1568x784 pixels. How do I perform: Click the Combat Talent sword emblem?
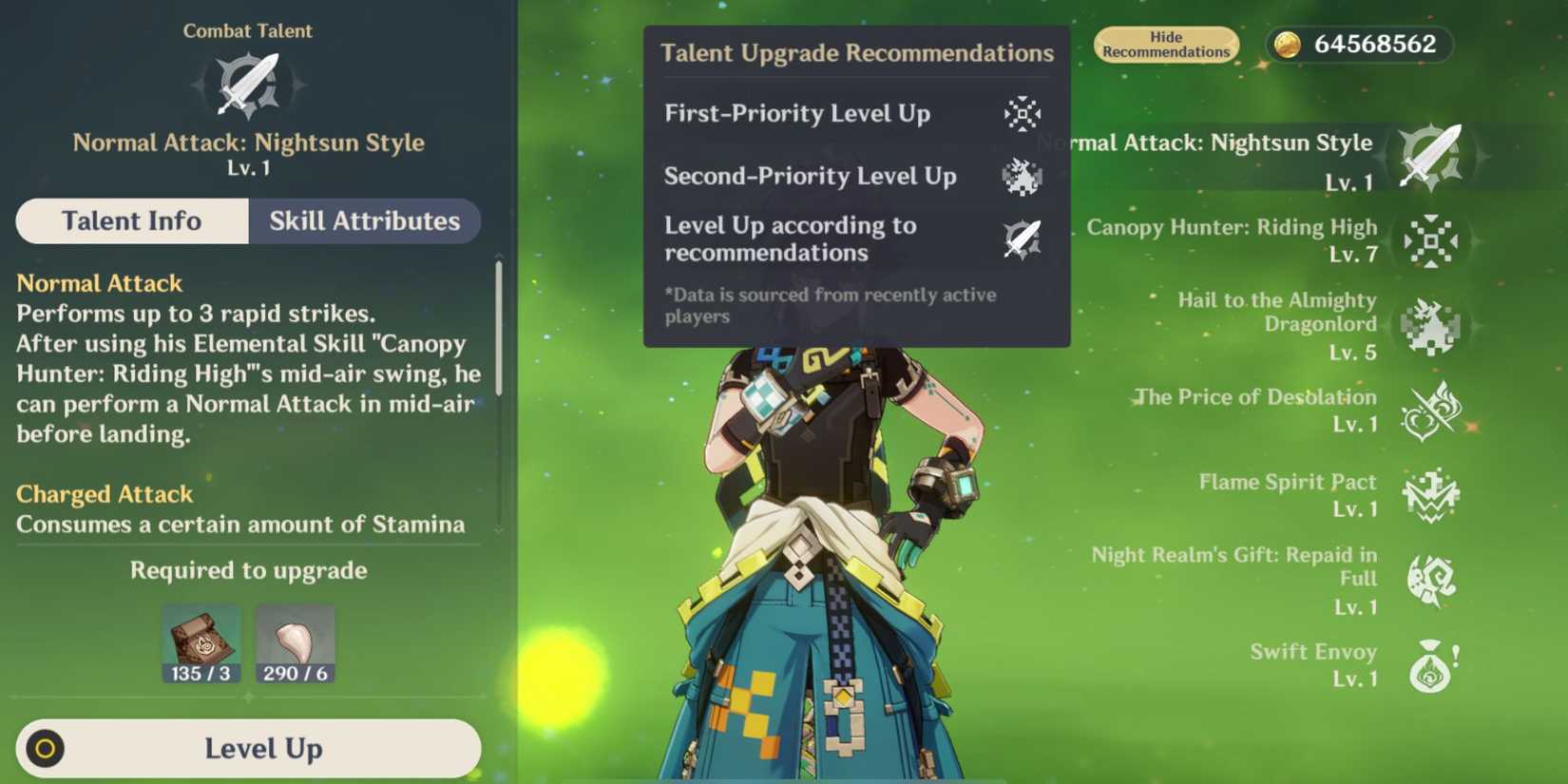(248, 84)
